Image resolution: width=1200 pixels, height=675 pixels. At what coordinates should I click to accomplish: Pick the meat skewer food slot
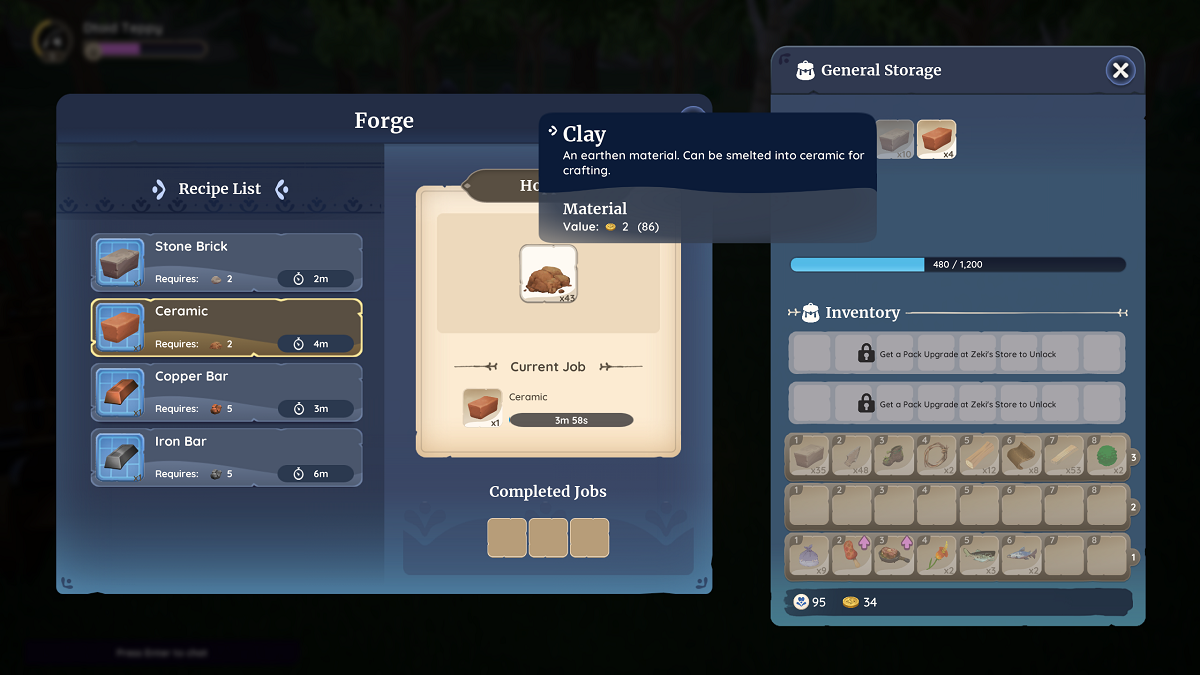pos(851,556)
